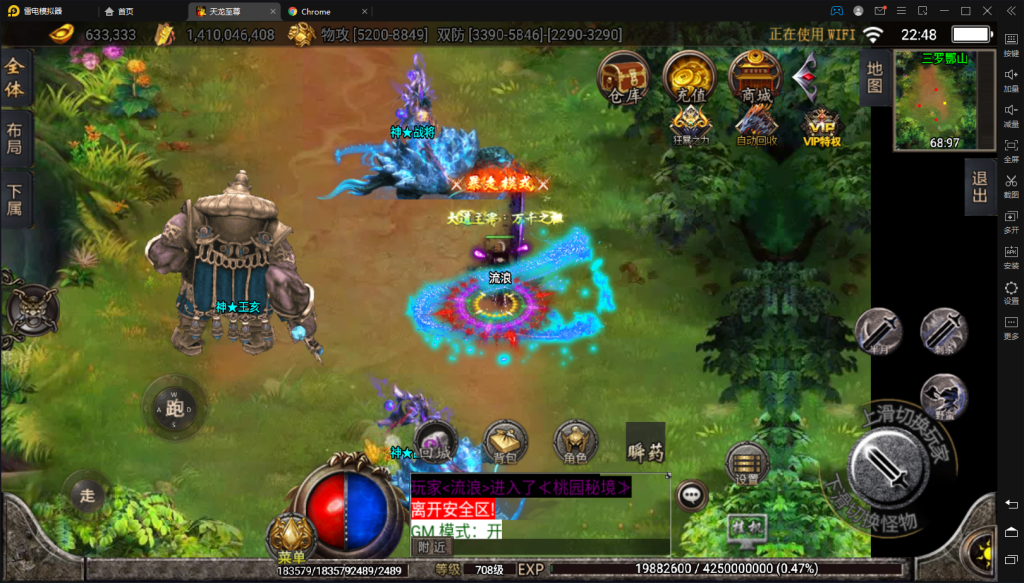1024x583 pixels.
Task: Cast the 半月 half-moon sword skill
Action: pyautogui.click(x=878, y=331)
